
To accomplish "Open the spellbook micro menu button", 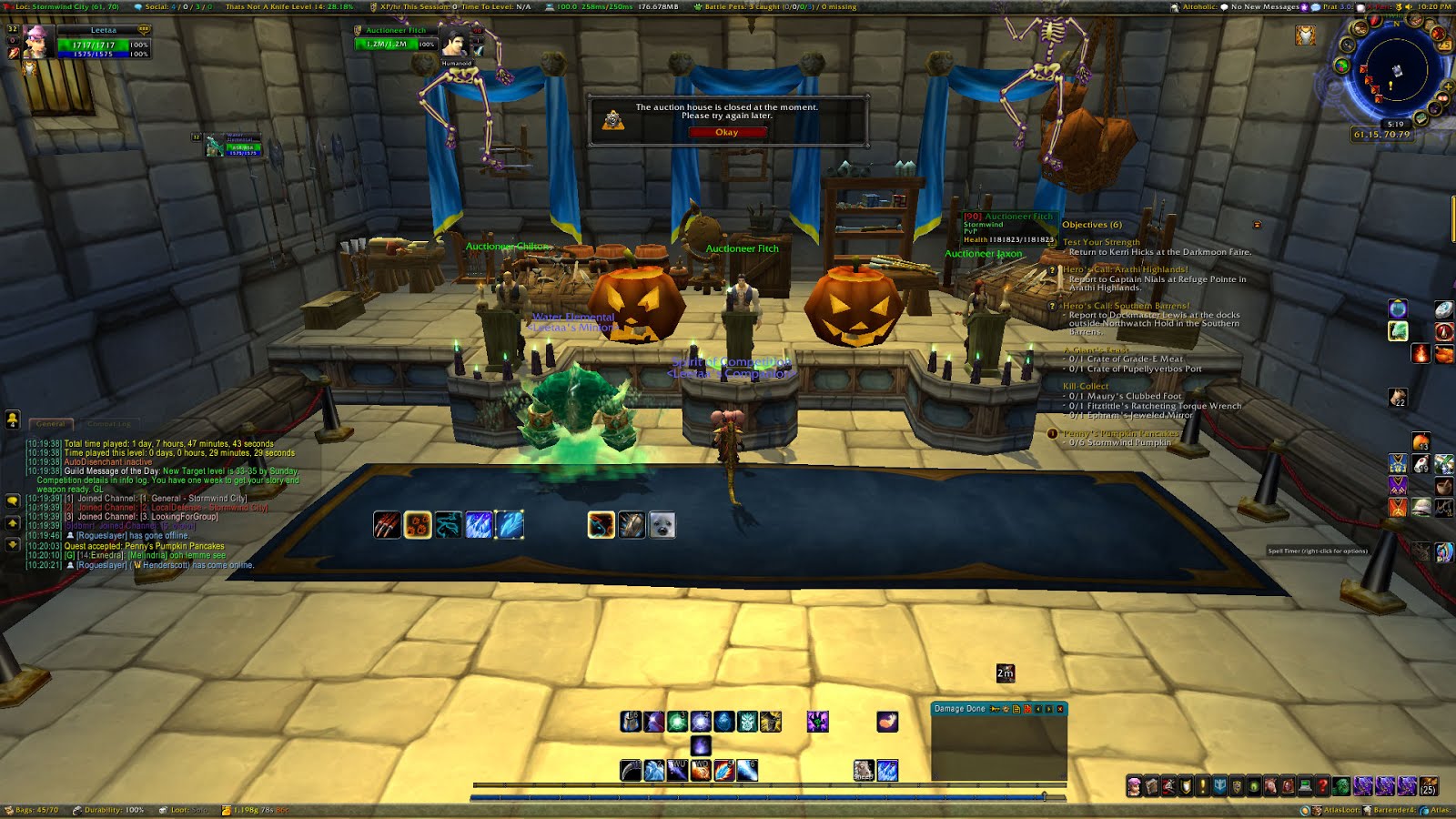I will coord(1151,786).
